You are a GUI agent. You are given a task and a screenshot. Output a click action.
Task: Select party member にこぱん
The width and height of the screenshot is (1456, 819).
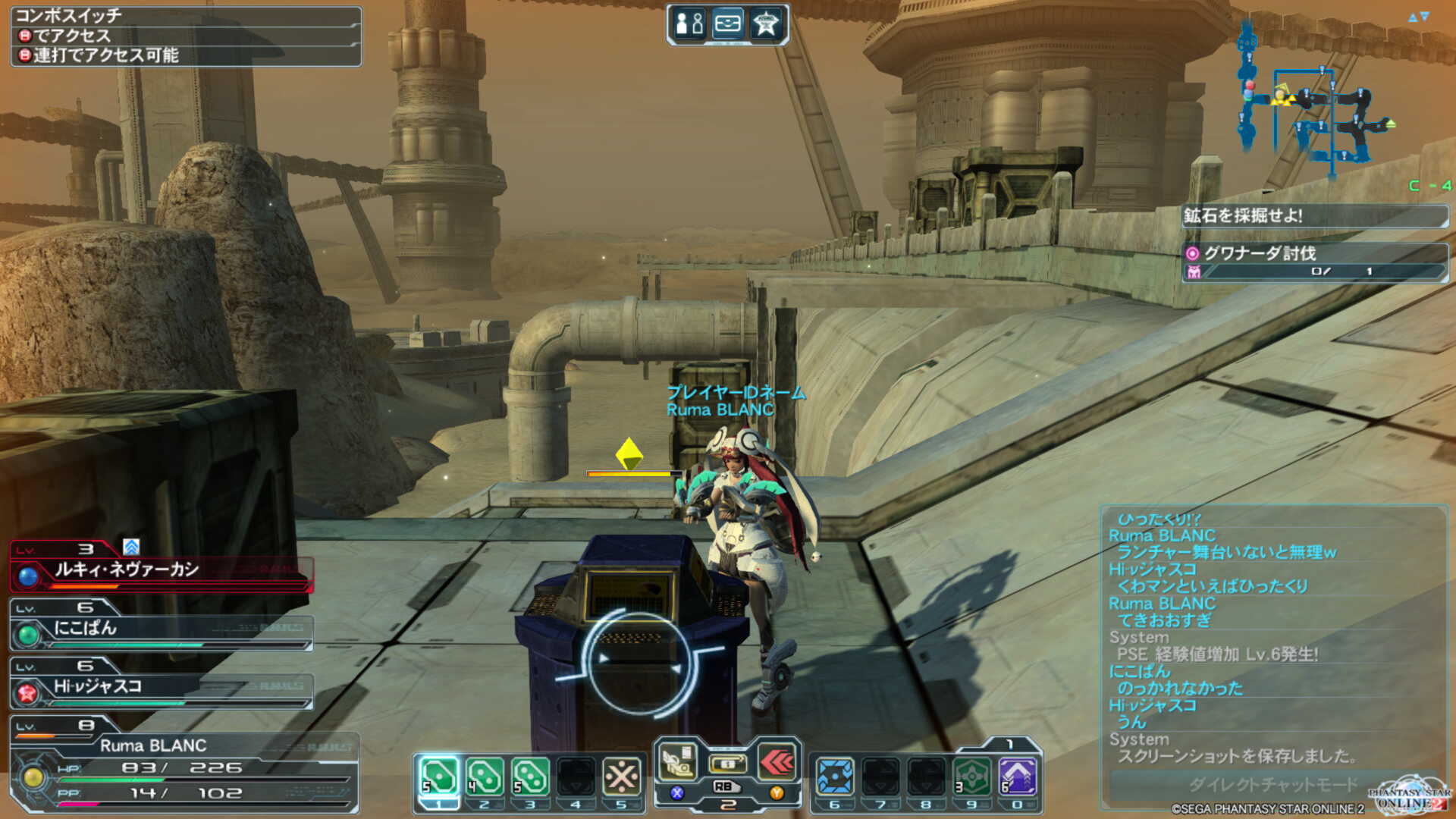pyautogui.click(x=161, y=629)
